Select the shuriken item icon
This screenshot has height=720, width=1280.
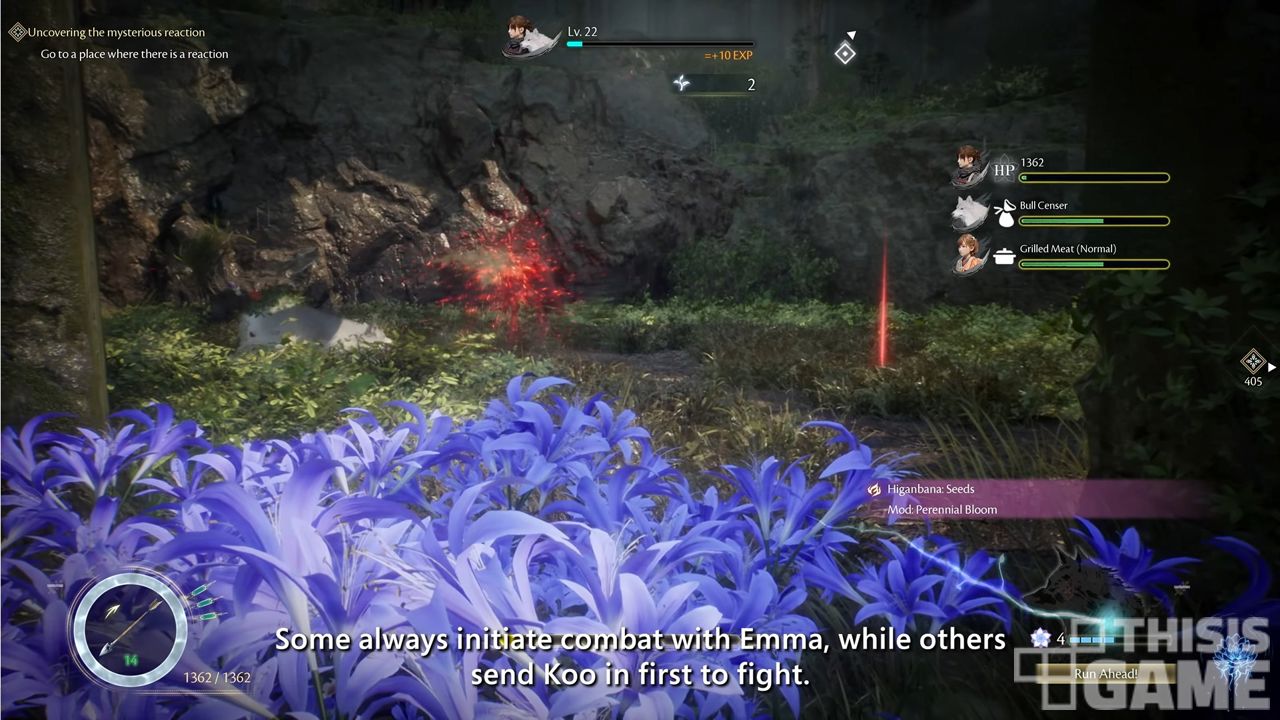coord(682,84)
